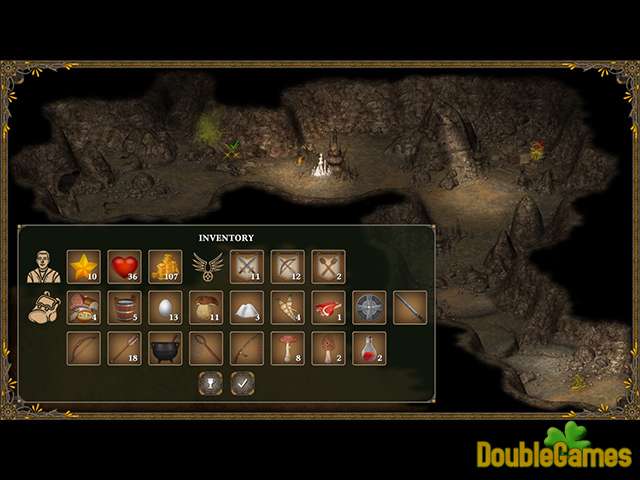
Task: Select the gold star experience slot
Action: click(x=83, y=267)
